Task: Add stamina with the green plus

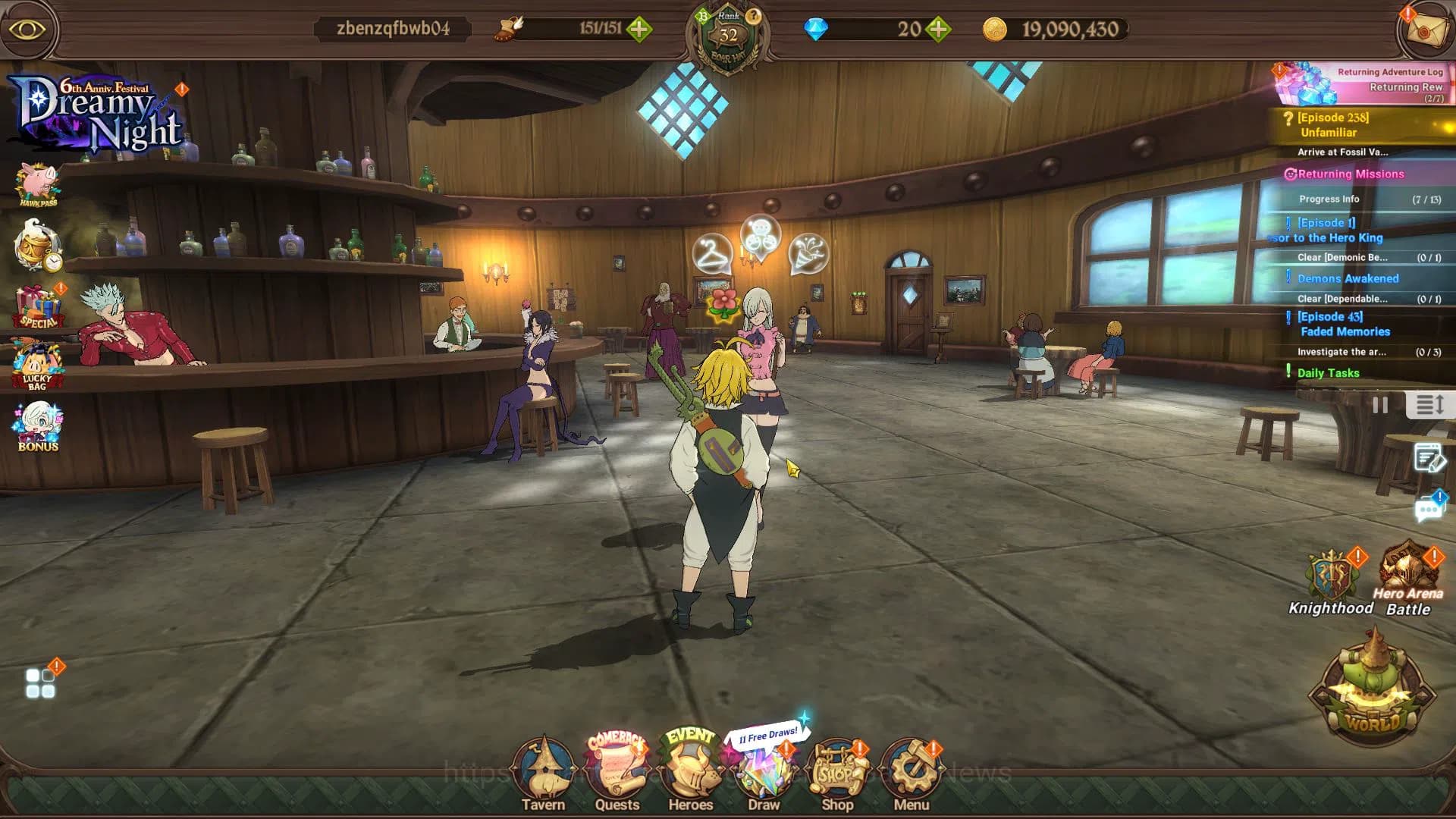Action: tap(639, 30)
